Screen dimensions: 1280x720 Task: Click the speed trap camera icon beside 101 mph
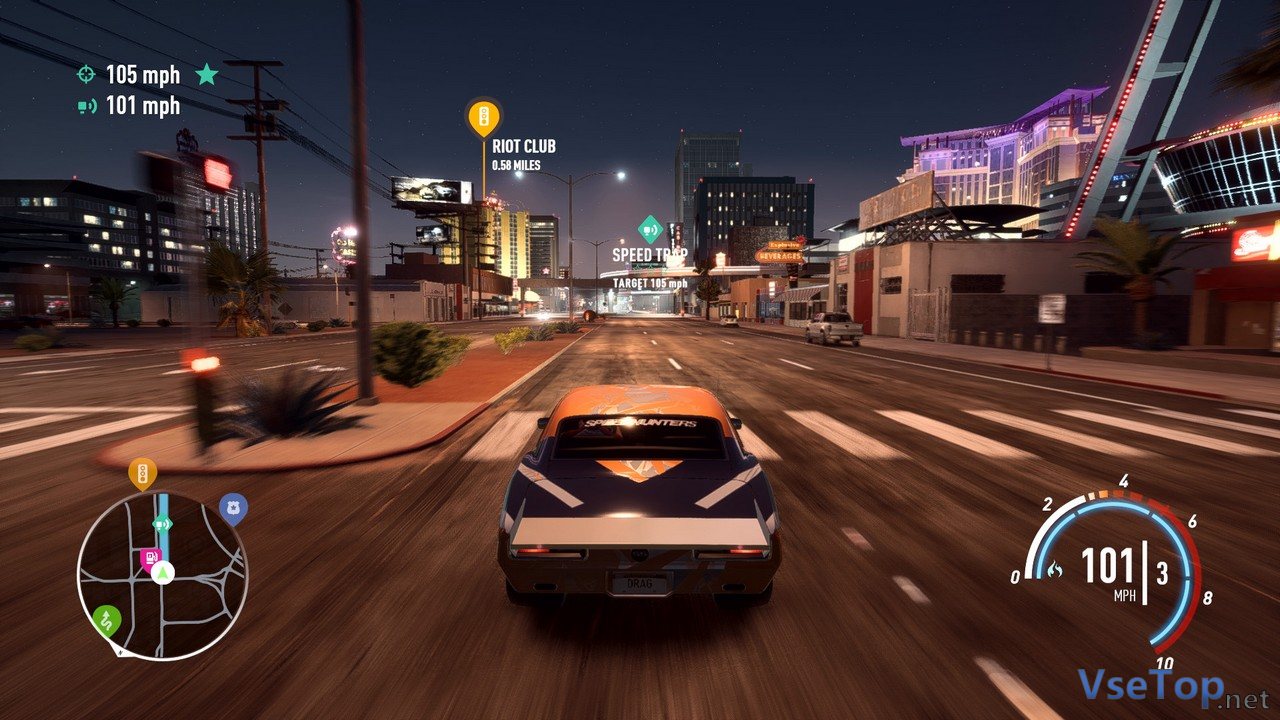click(x=87, y=105)
